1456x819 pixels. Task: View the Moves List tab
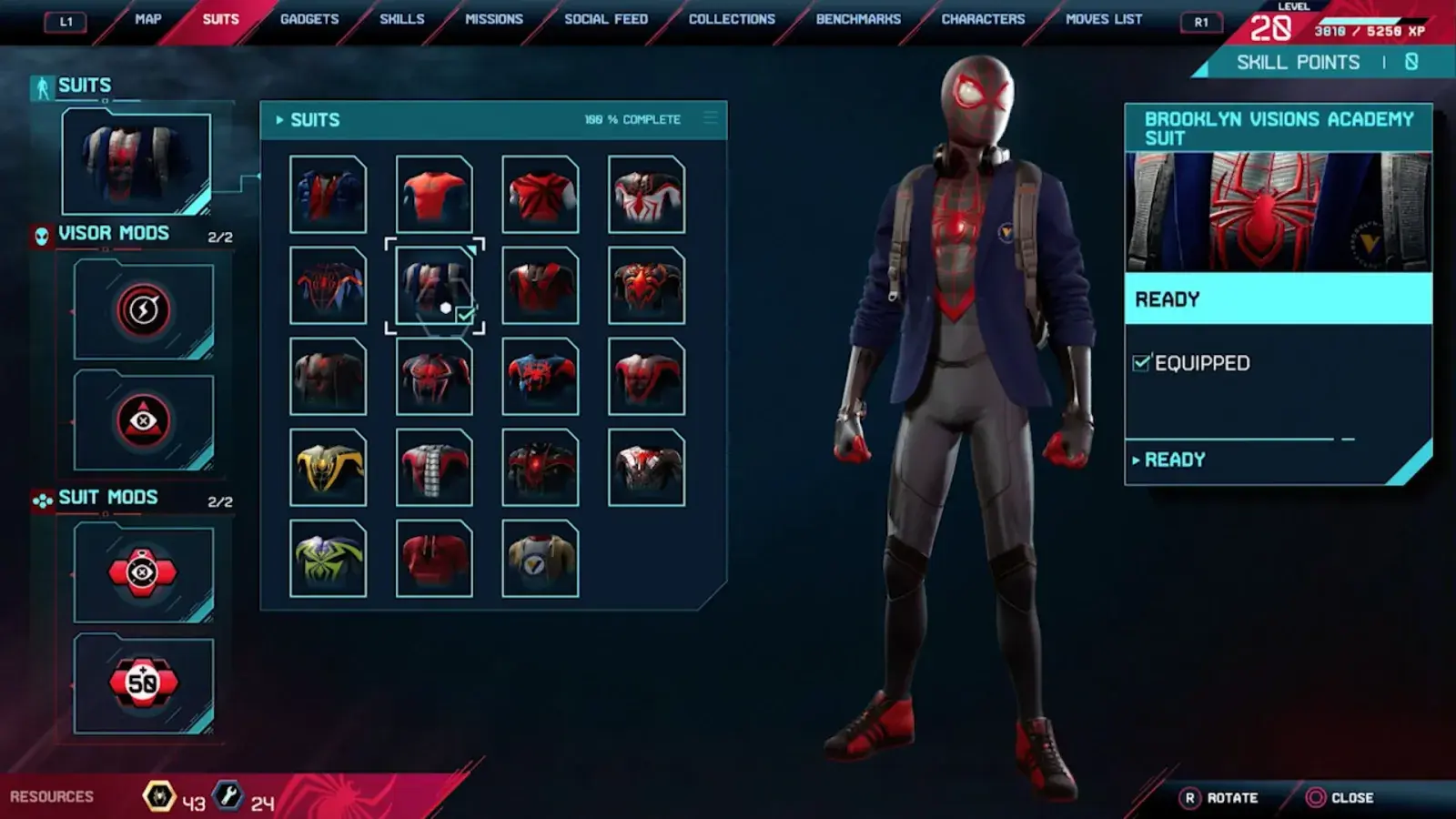coord(1104,19)
